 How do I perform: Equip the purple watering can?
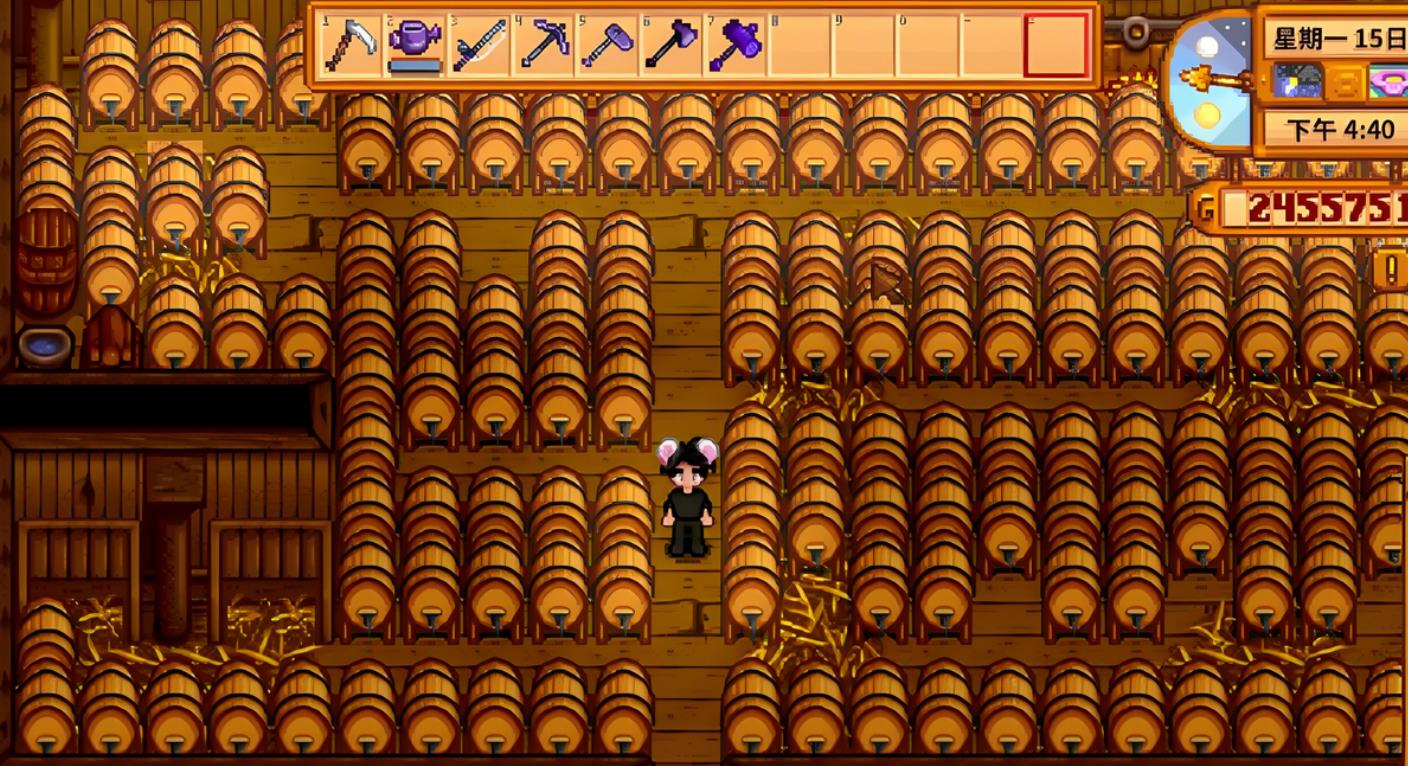point(415,45)
